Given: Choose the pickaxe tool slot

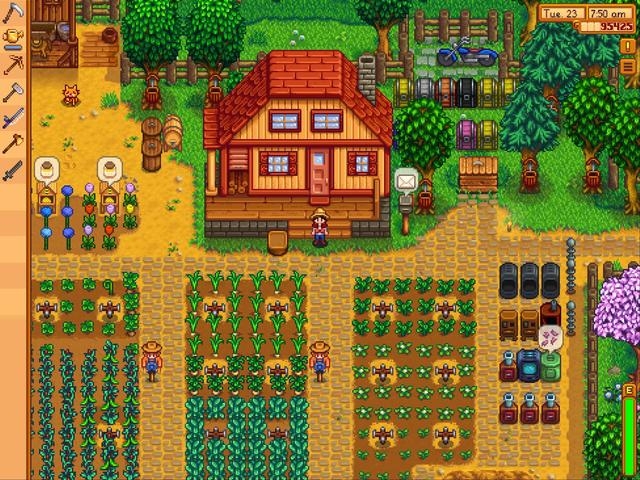Looking at the screenshot, I should click(13, 65).
